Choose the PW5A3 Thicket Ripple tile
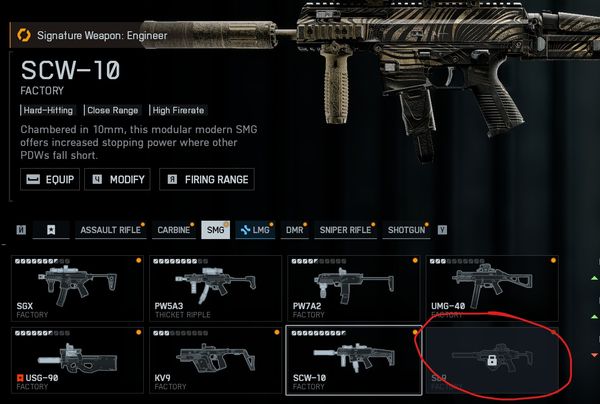Image resolution: width=600 pixels, height=404 pixels. coord(215,287)
